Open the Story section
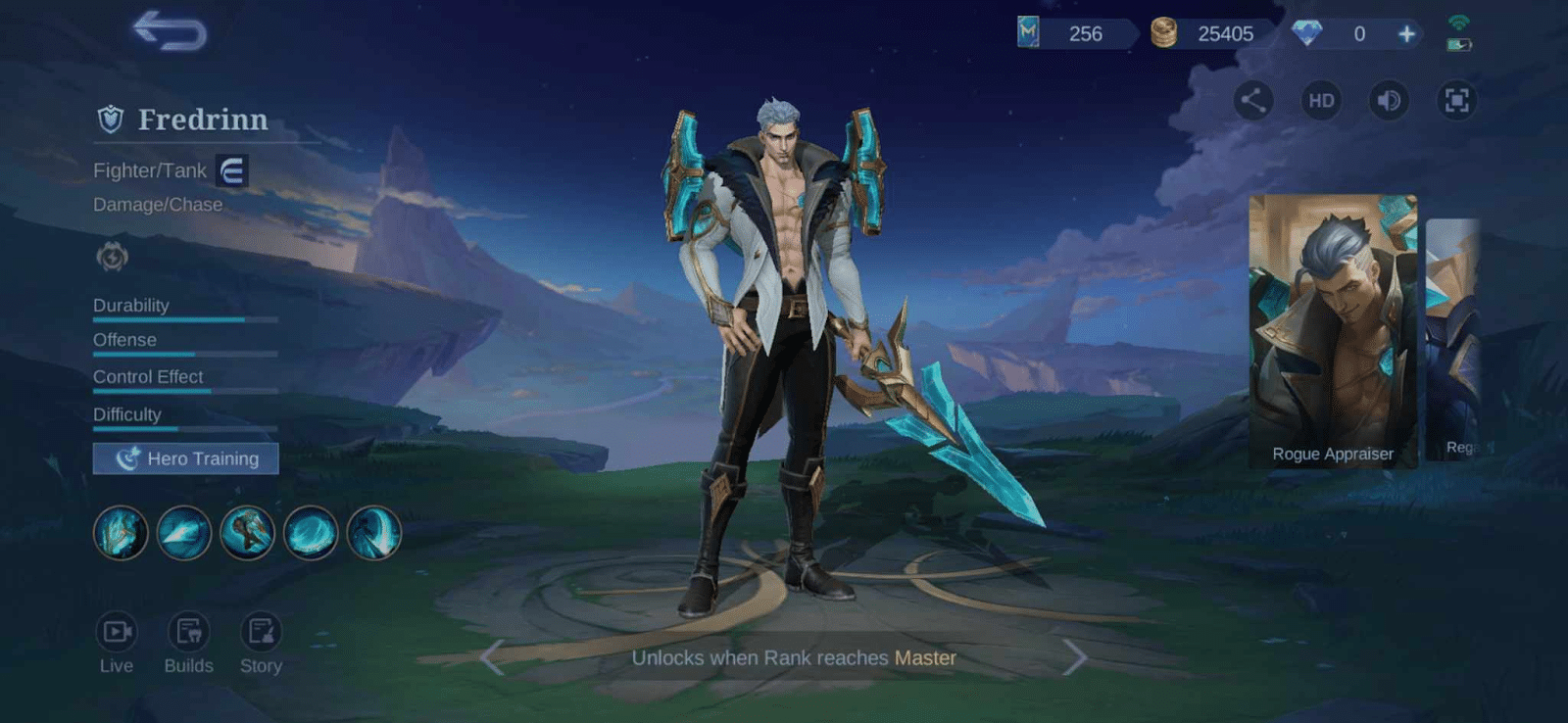1568x723 pixels. [x=261, y=642]
